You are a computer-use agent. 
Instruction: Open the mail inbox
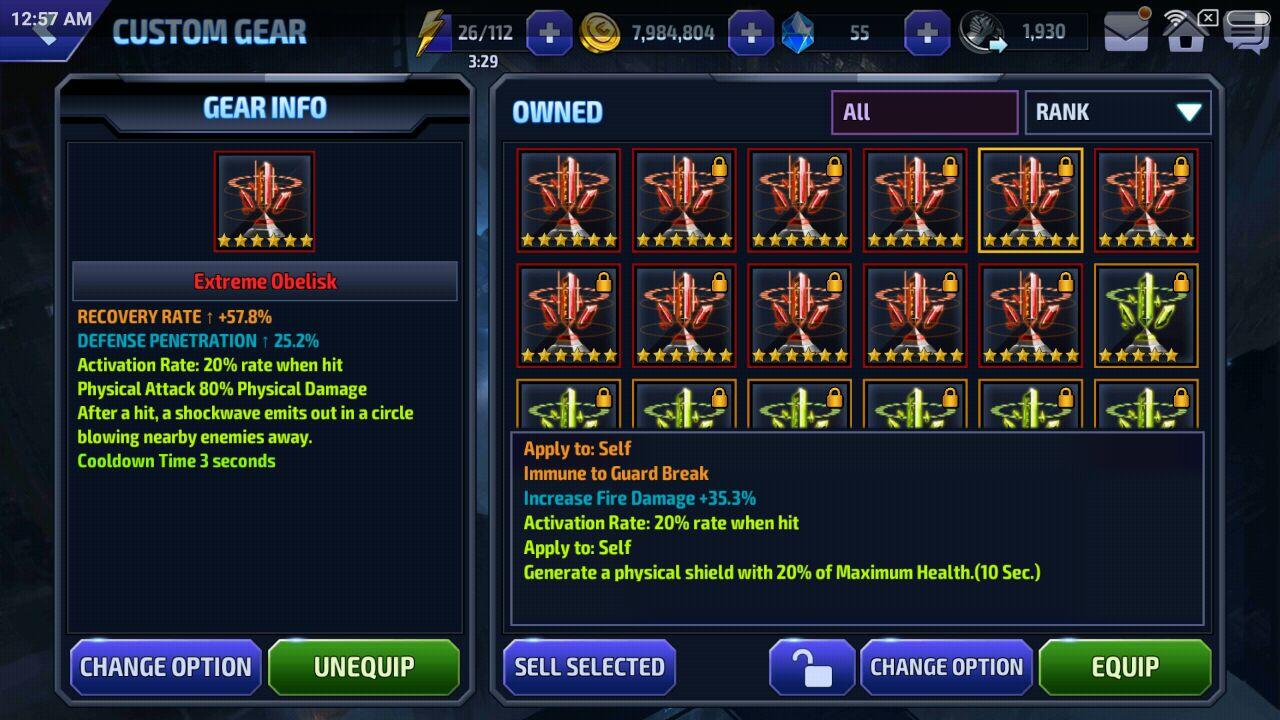click(x=1126, y=33)
